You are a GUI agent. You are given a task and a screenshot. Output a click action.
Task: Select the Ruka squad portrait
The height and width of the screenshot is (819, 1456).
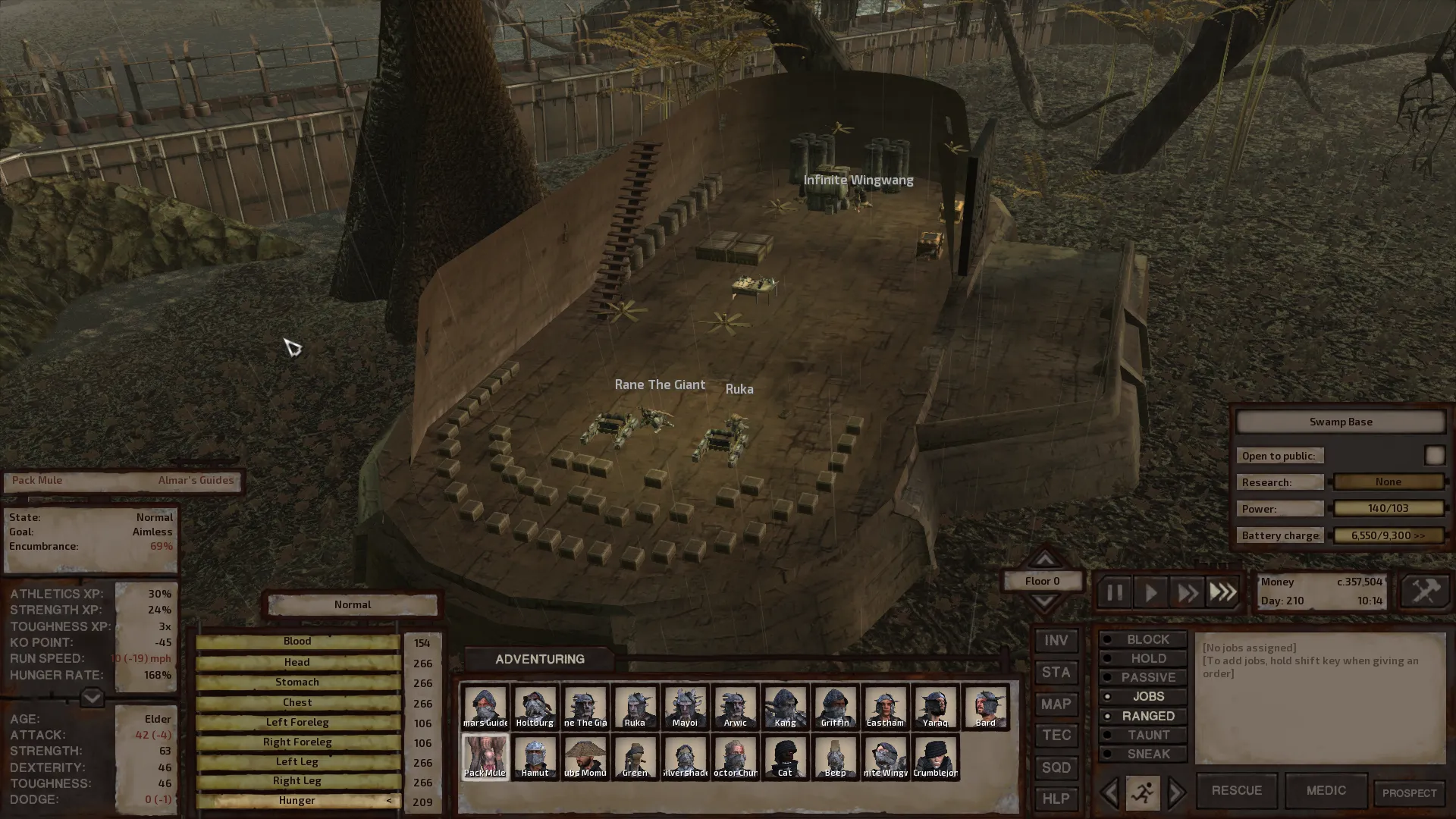point(635,707)
